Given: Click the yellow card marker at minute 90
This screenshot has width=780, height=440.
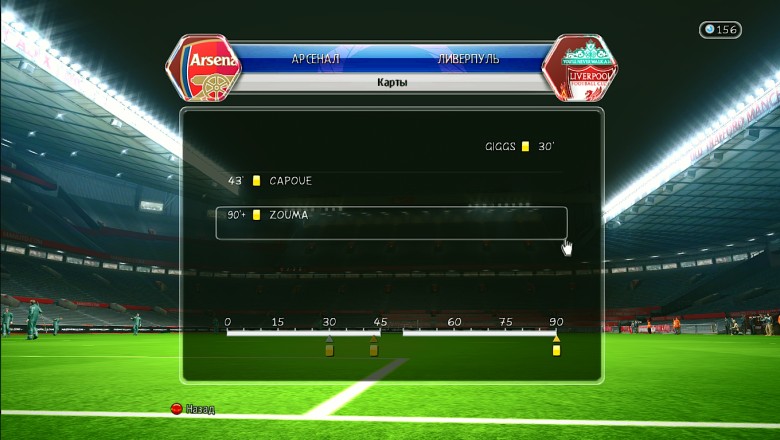Looking at the screenshot, I should click(x=556, y=350).
